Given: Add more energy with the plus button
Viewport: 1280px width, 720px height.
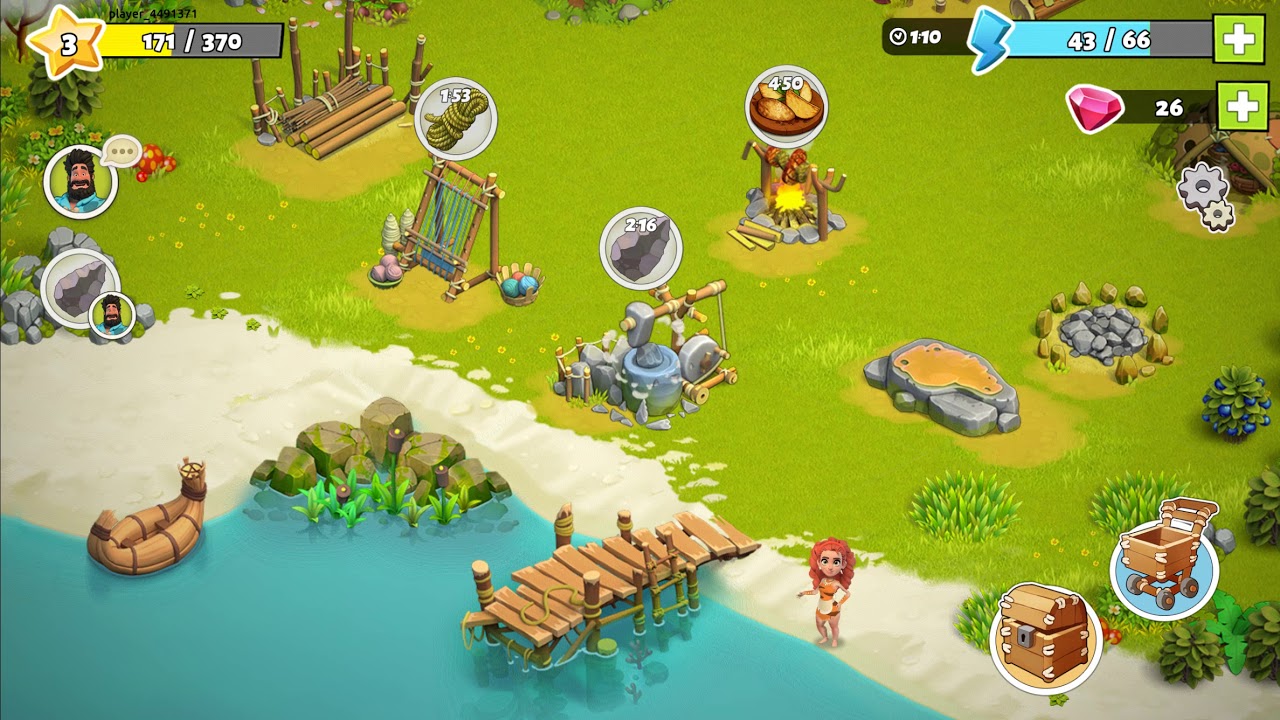Looking at the screenshot, I should point(1238,40).
